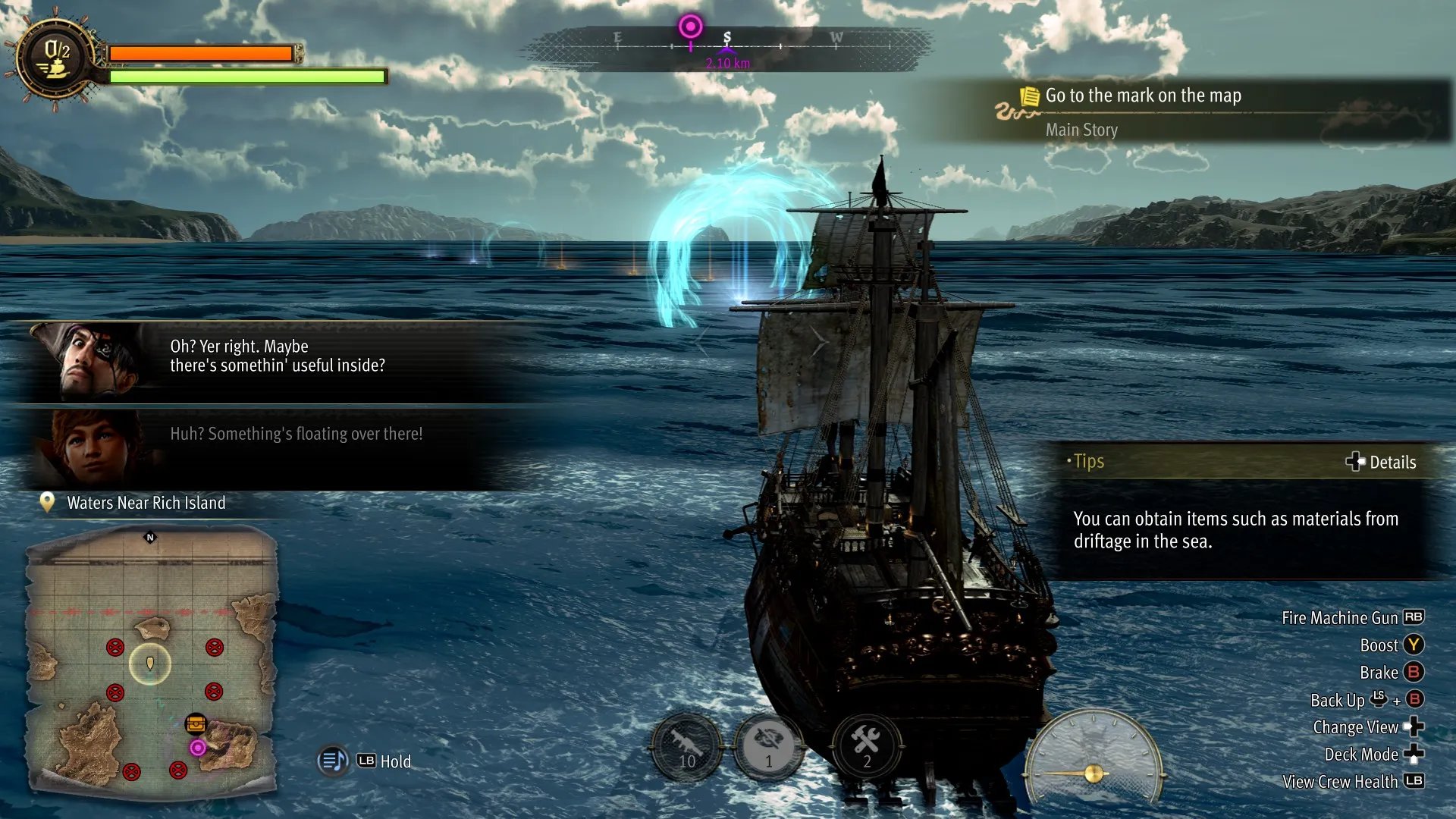The height and width of the screenshot is (819, 1456).
Task: Select the north indicator on the minimap
Action: [150, 538]
